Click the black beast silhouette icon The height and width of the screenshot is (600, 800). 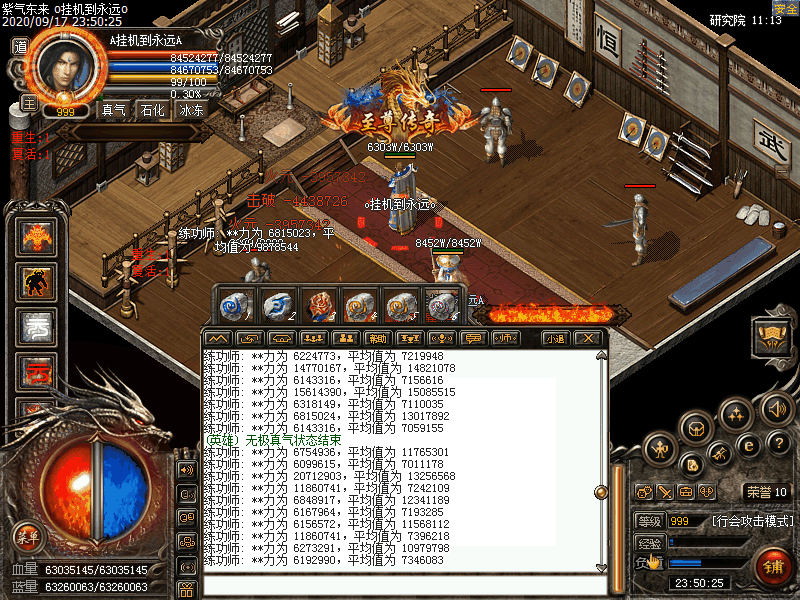click(36, 284)
